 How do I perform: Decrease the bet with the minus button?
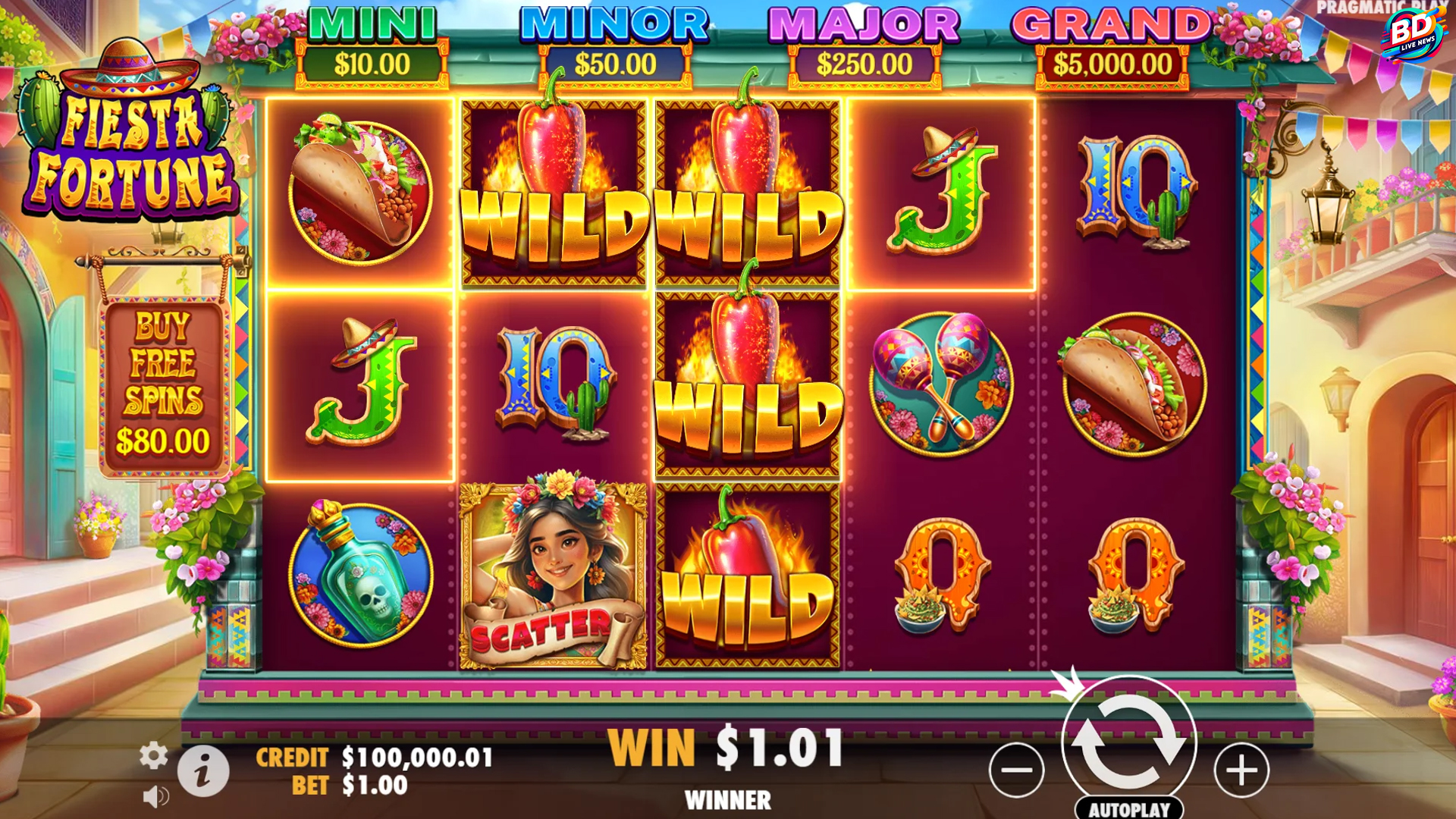click(1016, 770)
